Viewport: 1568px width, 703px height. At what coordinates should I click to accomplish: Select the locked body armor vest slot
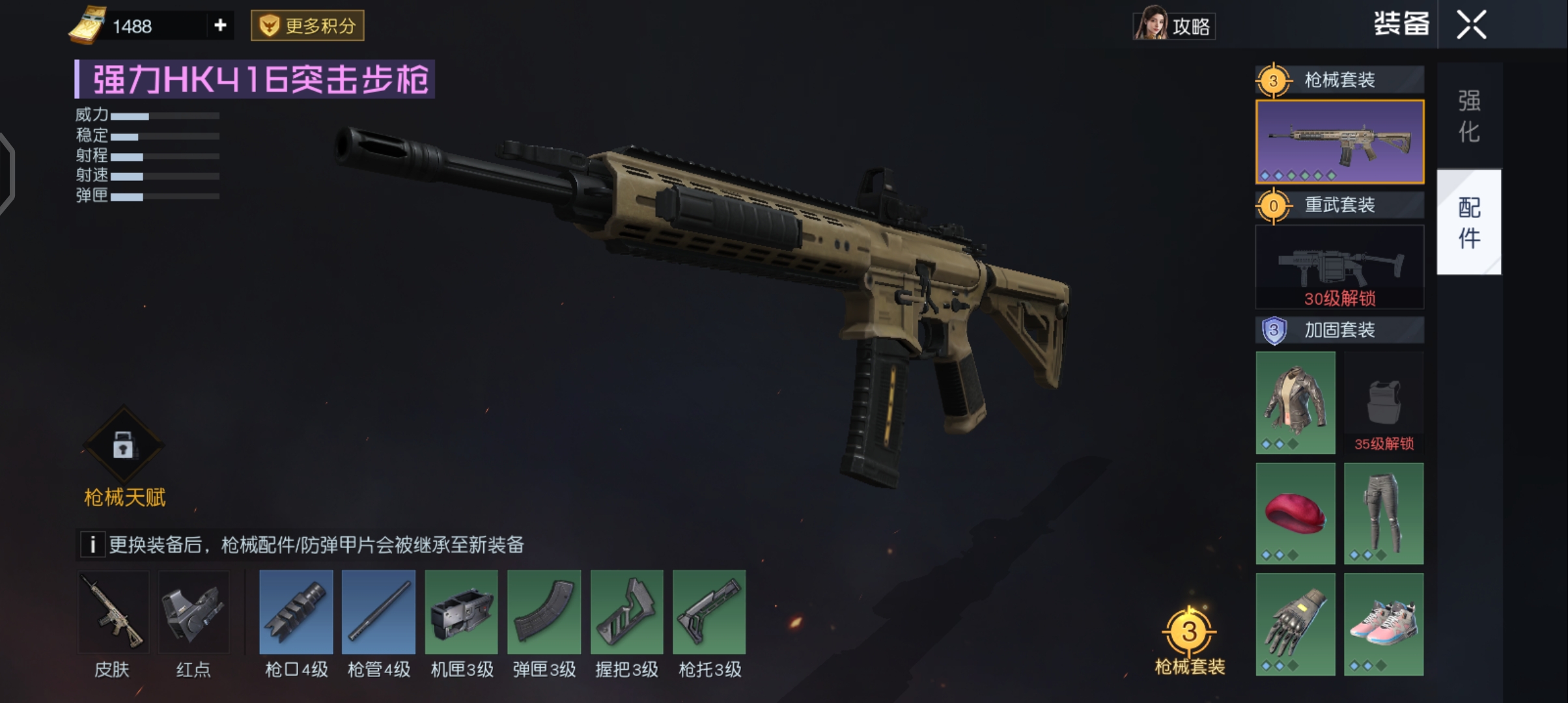tap(1384, 402)
